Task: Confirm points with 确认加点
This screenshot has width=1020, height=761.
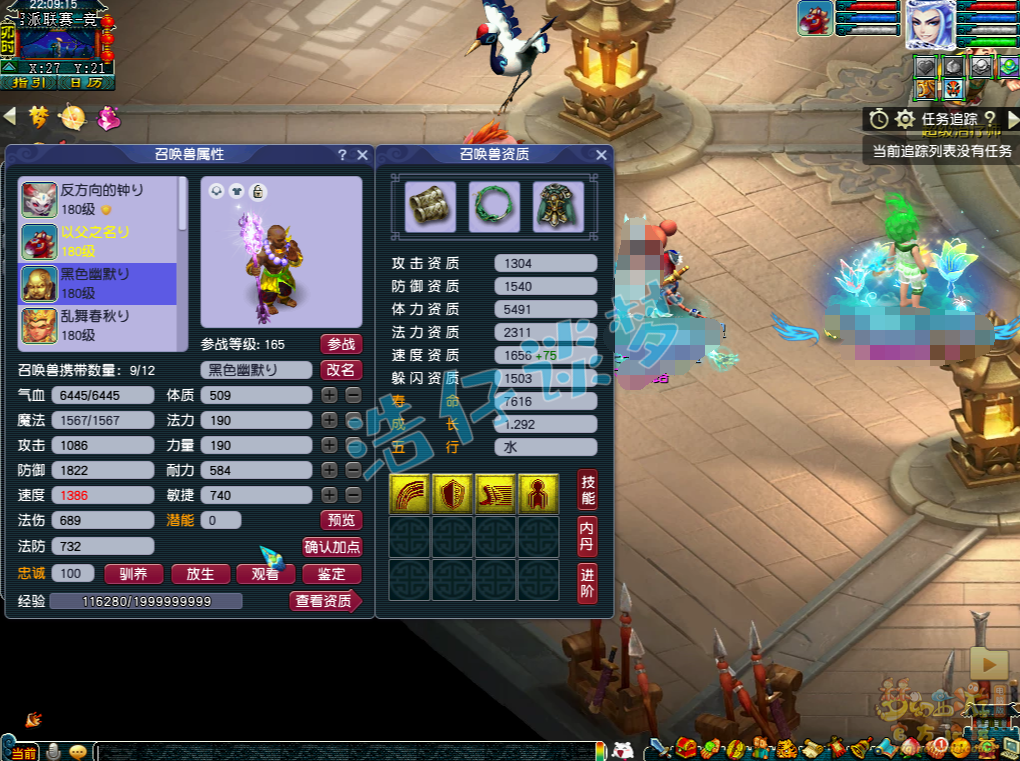Action: tap(332, 547)
